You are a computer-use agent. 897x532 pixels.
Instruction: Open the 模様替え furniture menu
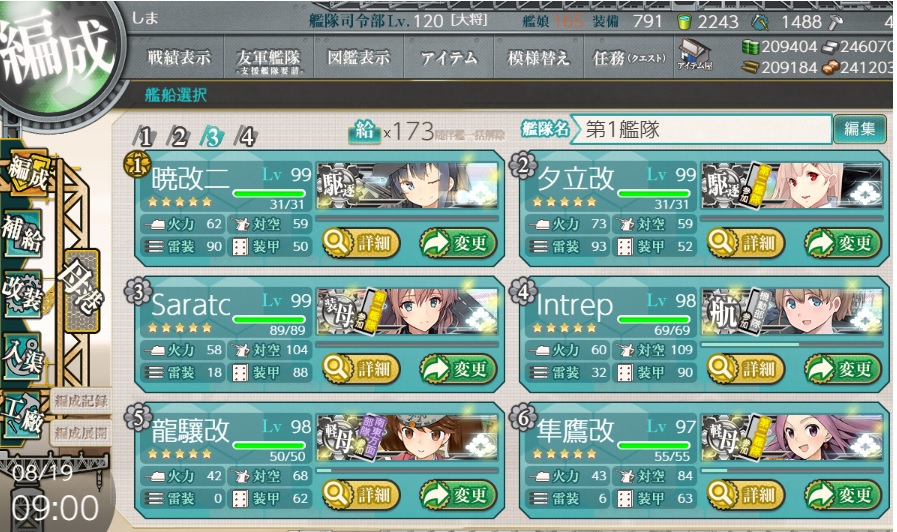coord(538,58)
